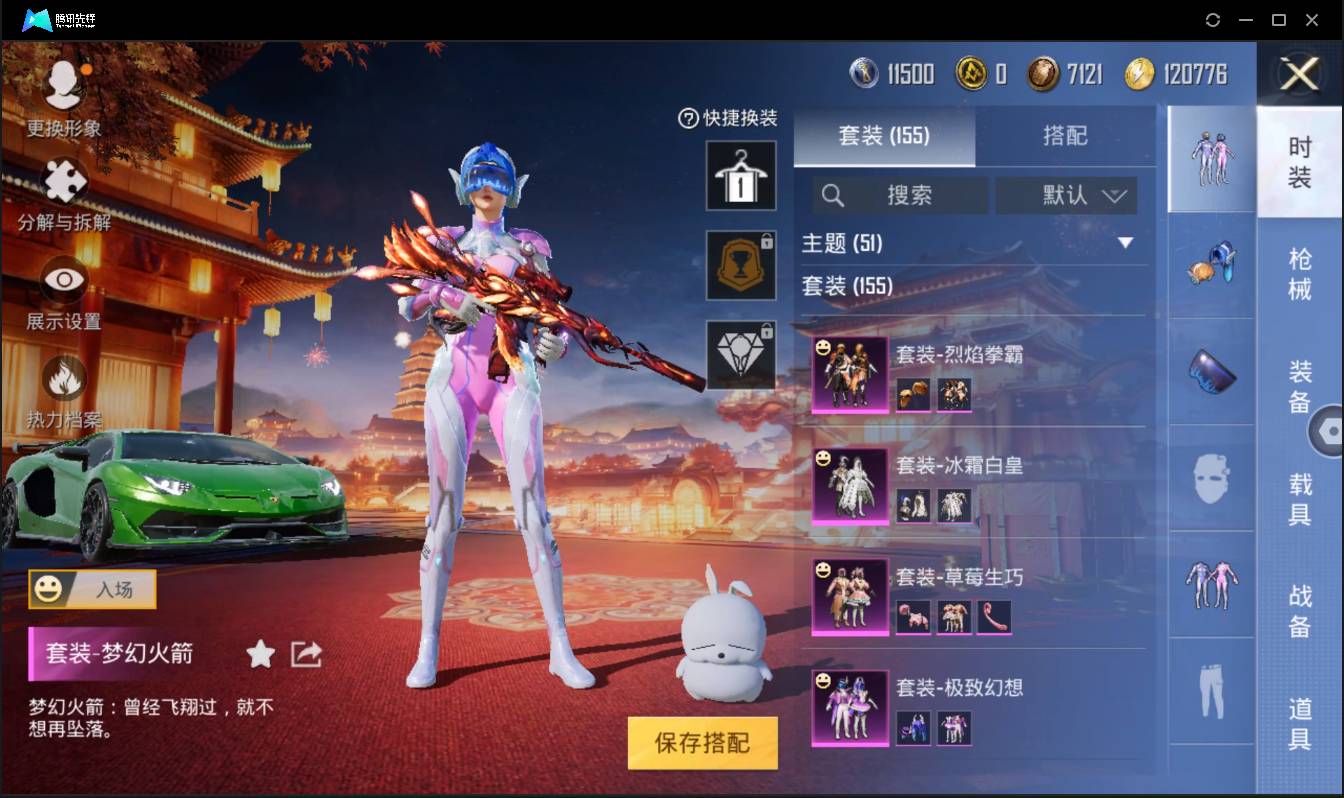Switch to the 搭配 tab
1344x798 pixels.
point(1066,136)
